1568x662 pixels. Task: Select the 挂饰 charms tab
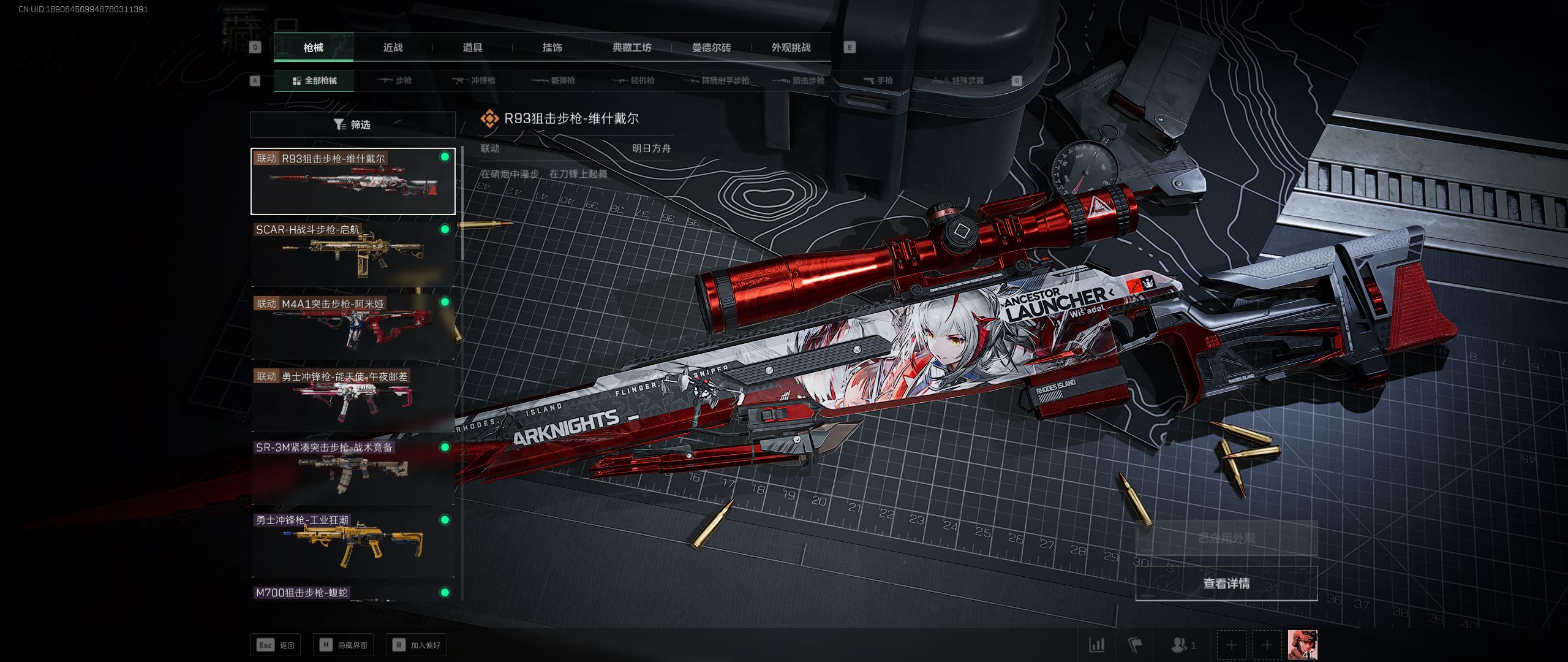tap(552, 48)
